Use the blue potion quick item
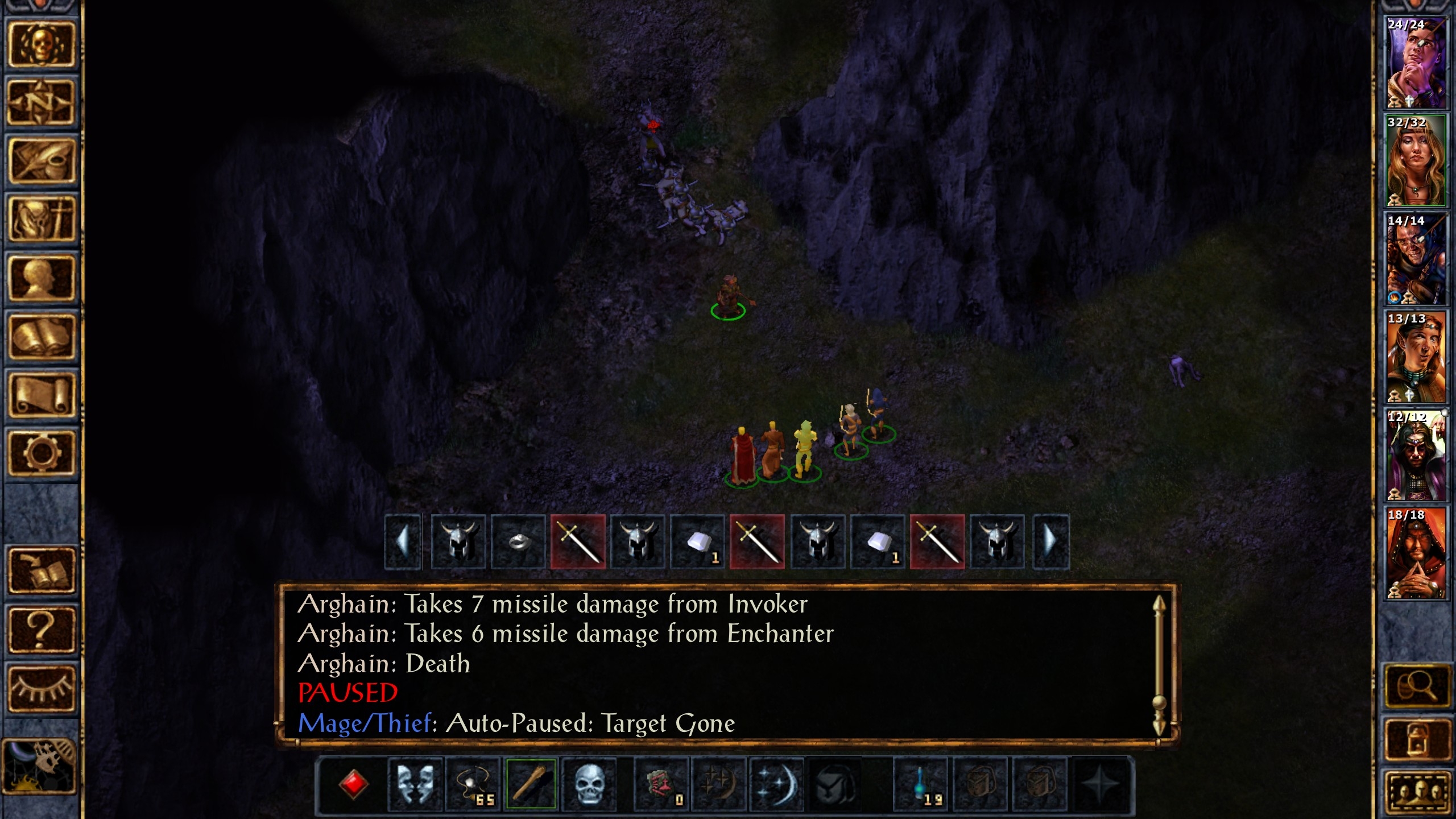This screenshot has width=1456, height=819. (921, 784)
